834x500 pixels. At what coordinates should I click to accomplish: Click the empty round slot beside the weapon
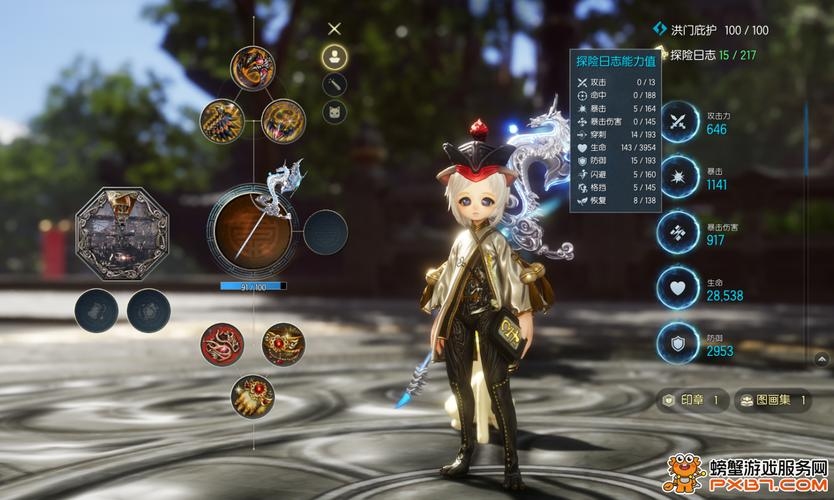click(x=325, y=232)
